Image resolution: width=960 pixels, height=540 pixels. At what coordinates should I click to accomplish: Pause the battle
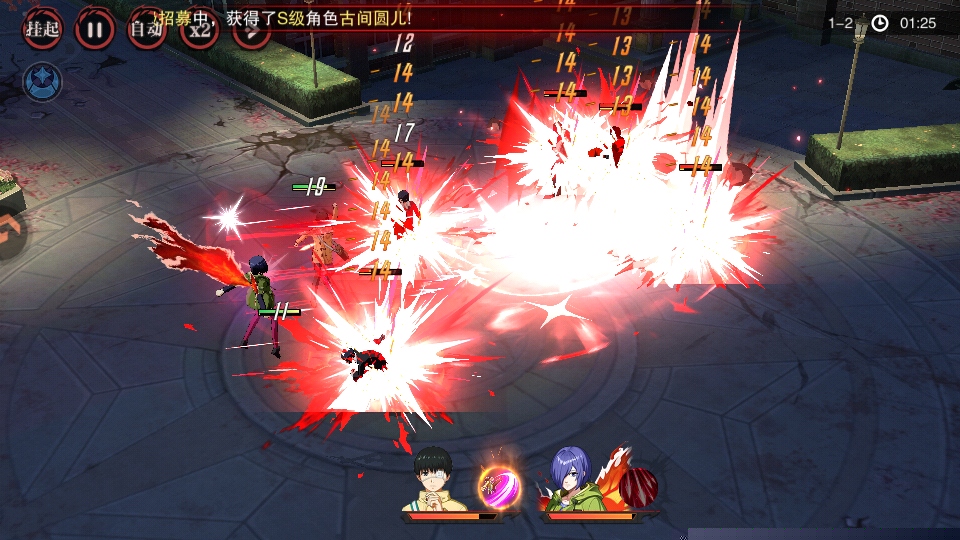coord(94,28)
